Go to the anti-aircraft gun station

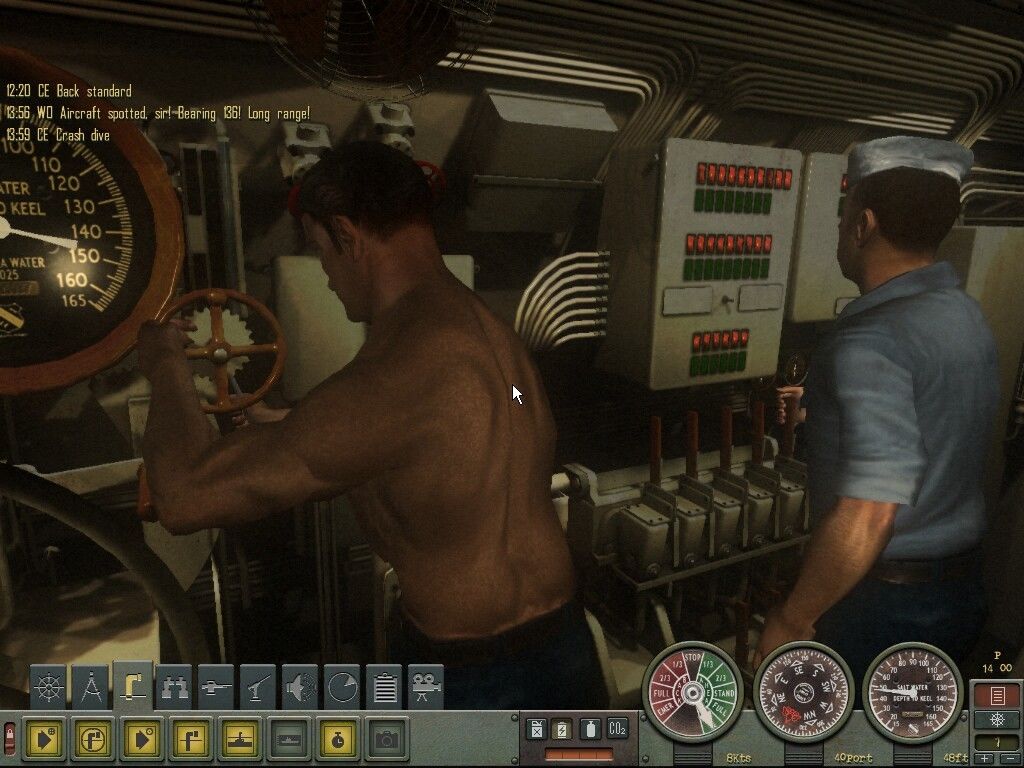pos(258,687)
